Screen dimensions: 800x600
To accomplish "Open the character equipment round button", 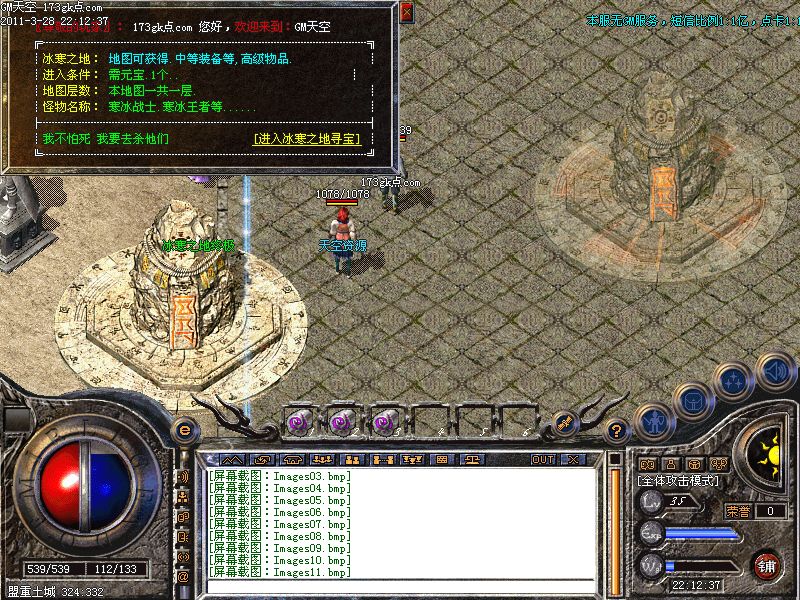I will 653,422.
